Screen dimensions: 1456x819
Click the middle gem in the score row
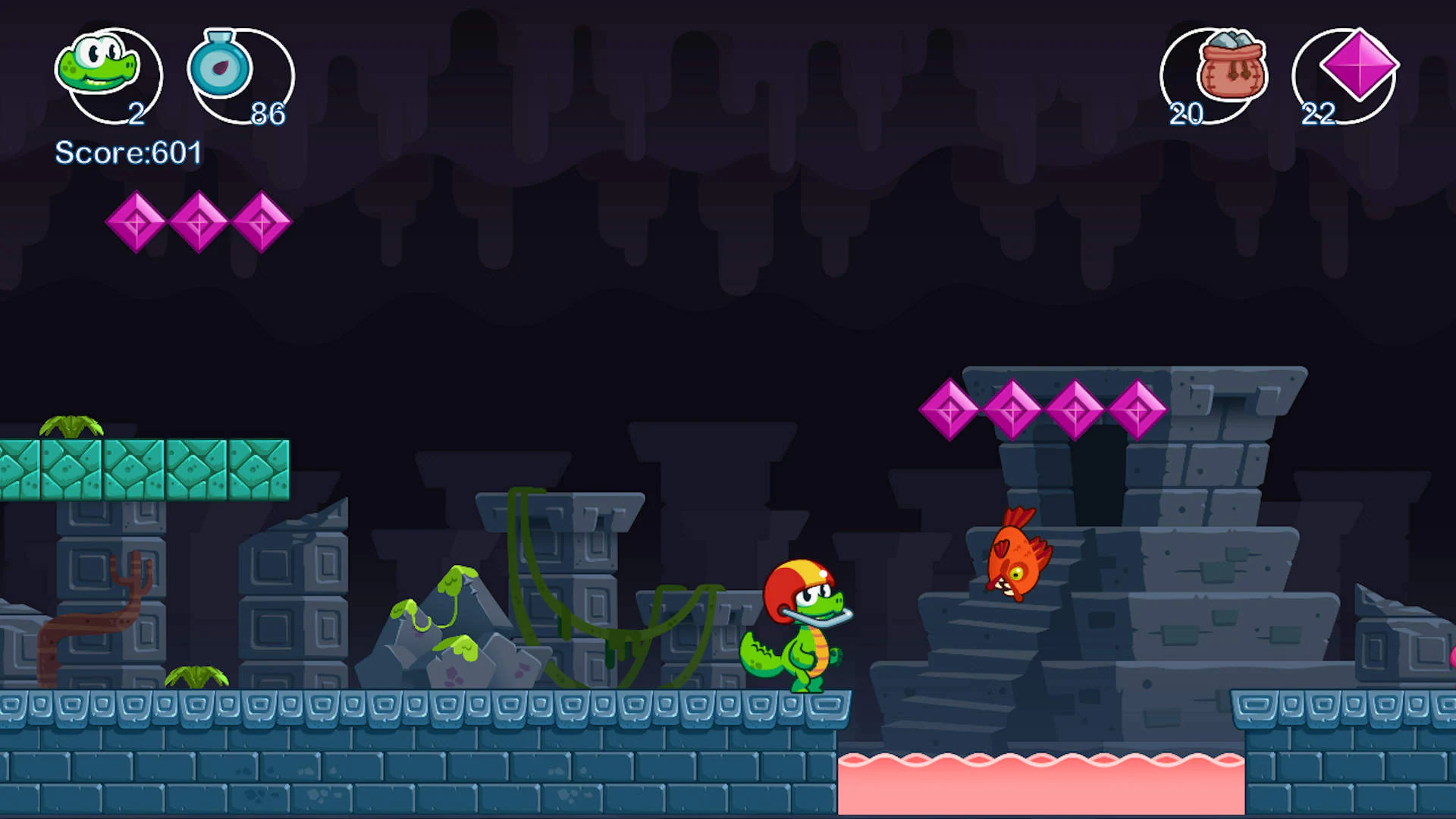pyautogui.click(x=198, y=224)
